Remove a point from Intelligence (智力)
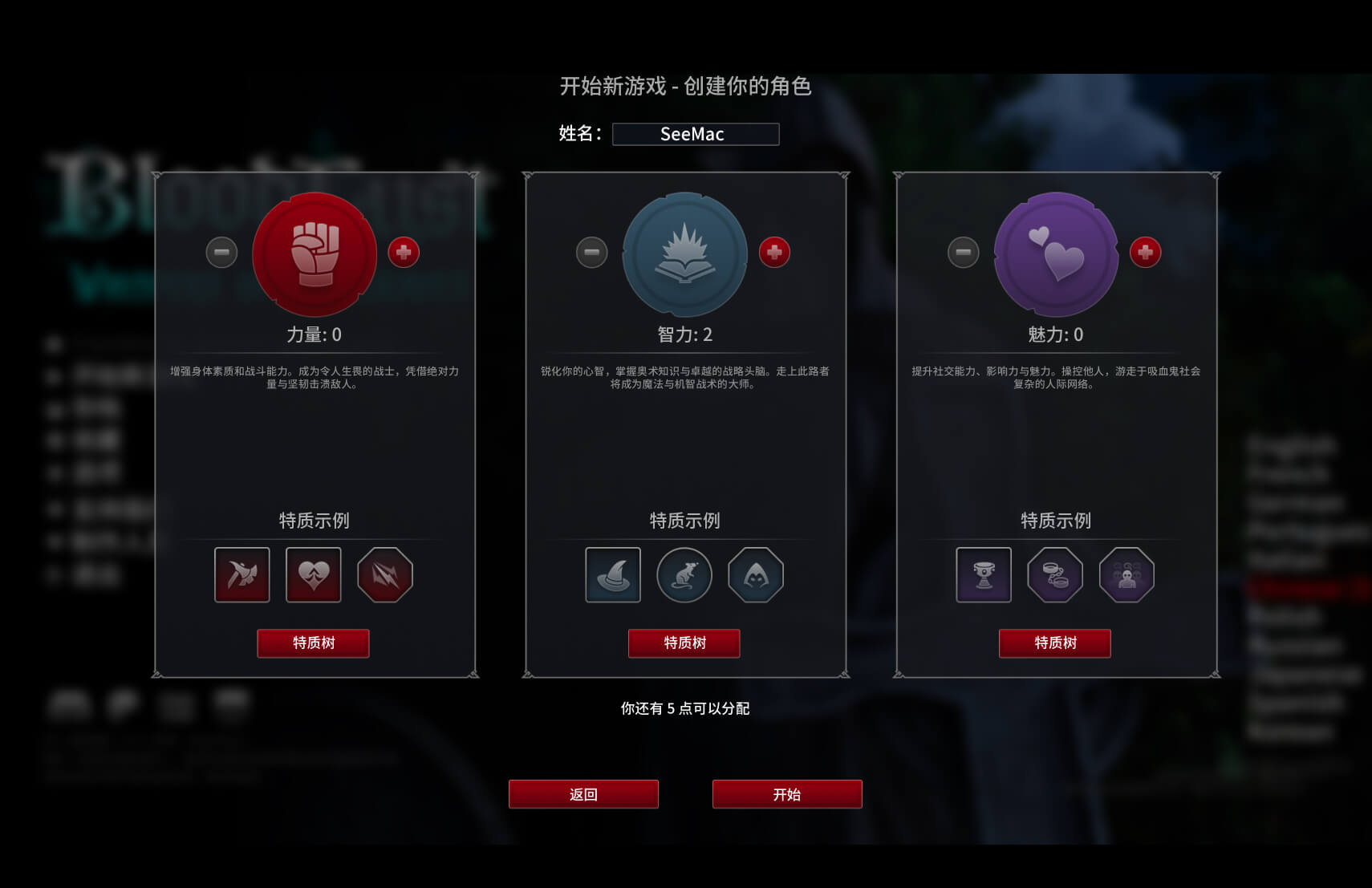 pos(592,253)
